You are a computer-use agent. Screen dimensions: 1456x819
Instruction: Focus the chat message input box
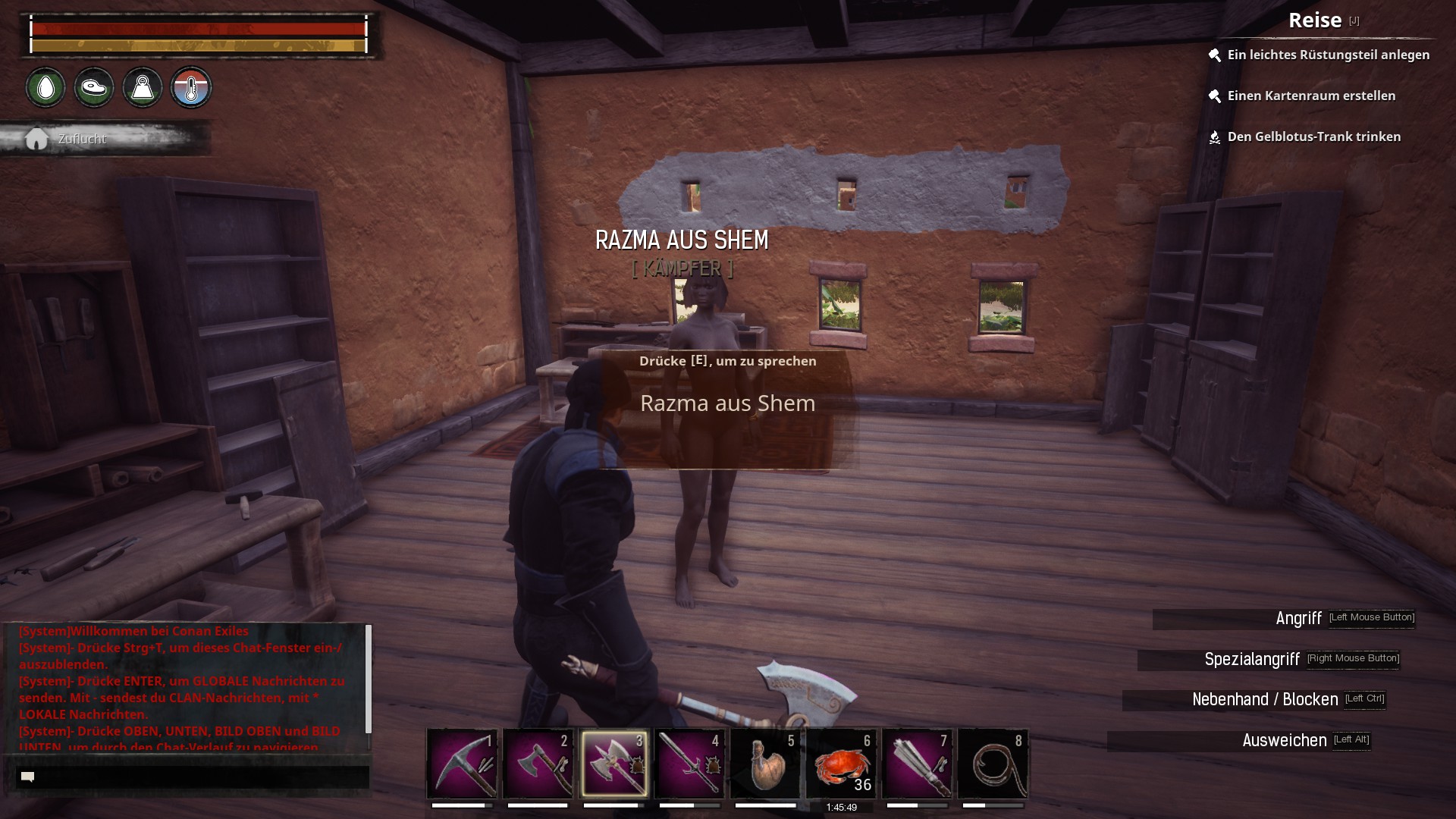(x=193, y=777)
